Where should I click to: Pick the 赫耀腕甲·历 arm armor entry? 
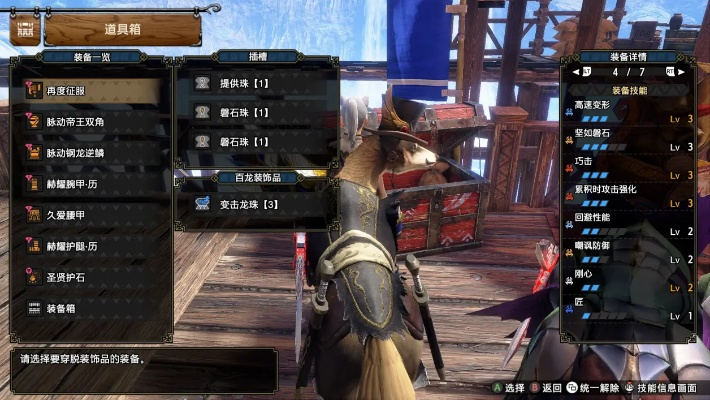click(90, 184)
